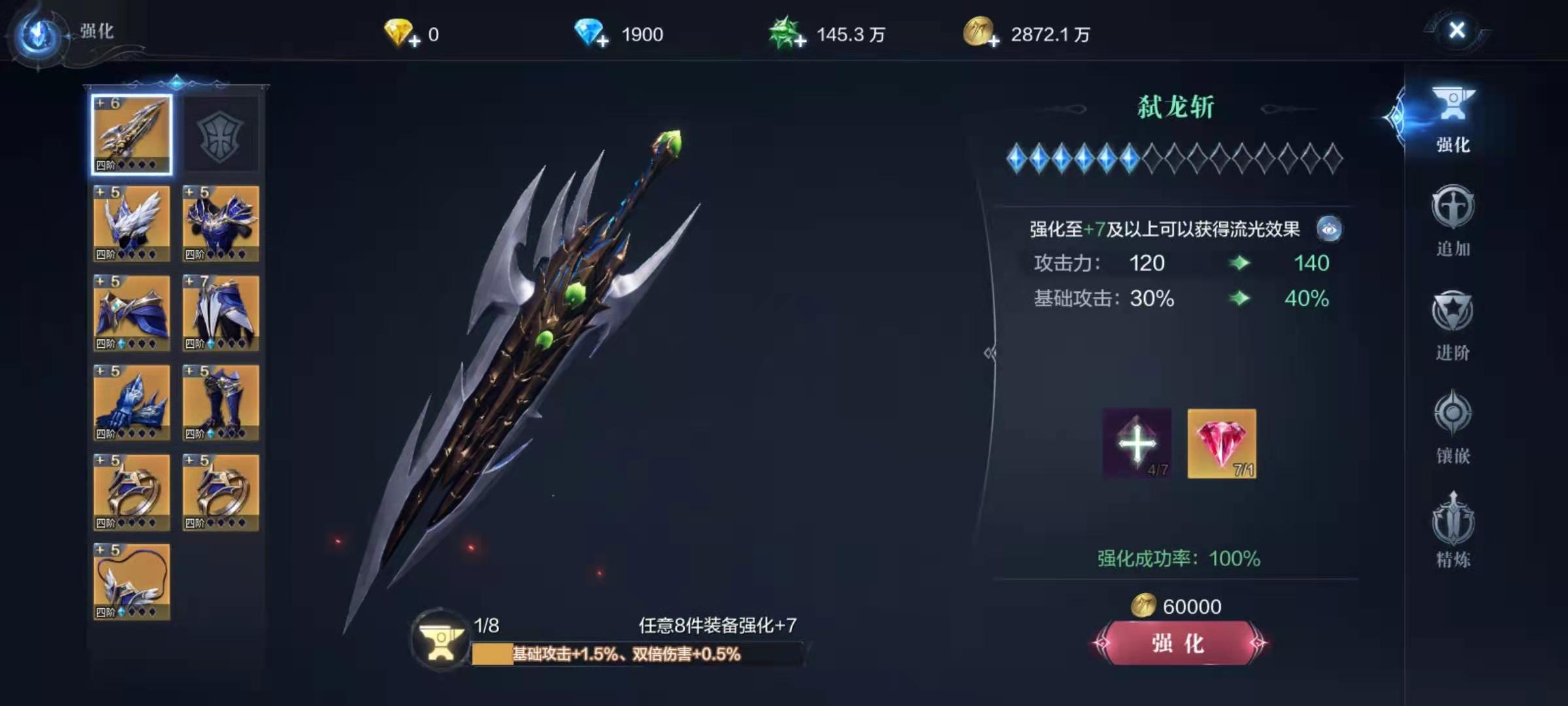Click the plus next to 2872.1万 gold coins
This screenshot has height=706, width=1568.
click(x=995, y=41)
